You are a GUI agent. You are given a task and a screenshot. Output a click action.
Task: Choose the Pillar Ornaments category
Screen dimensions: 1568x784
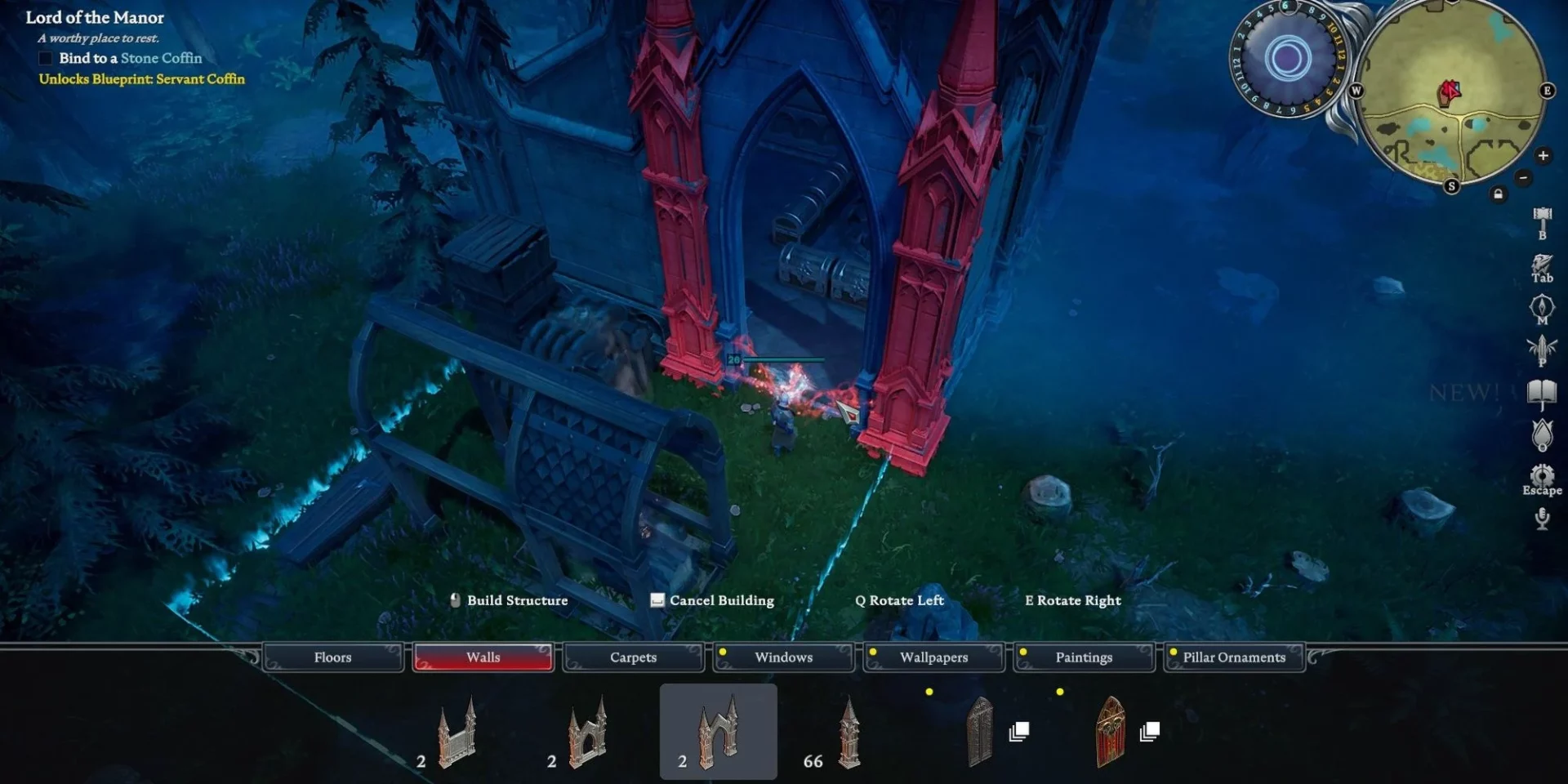point(1234,657)
